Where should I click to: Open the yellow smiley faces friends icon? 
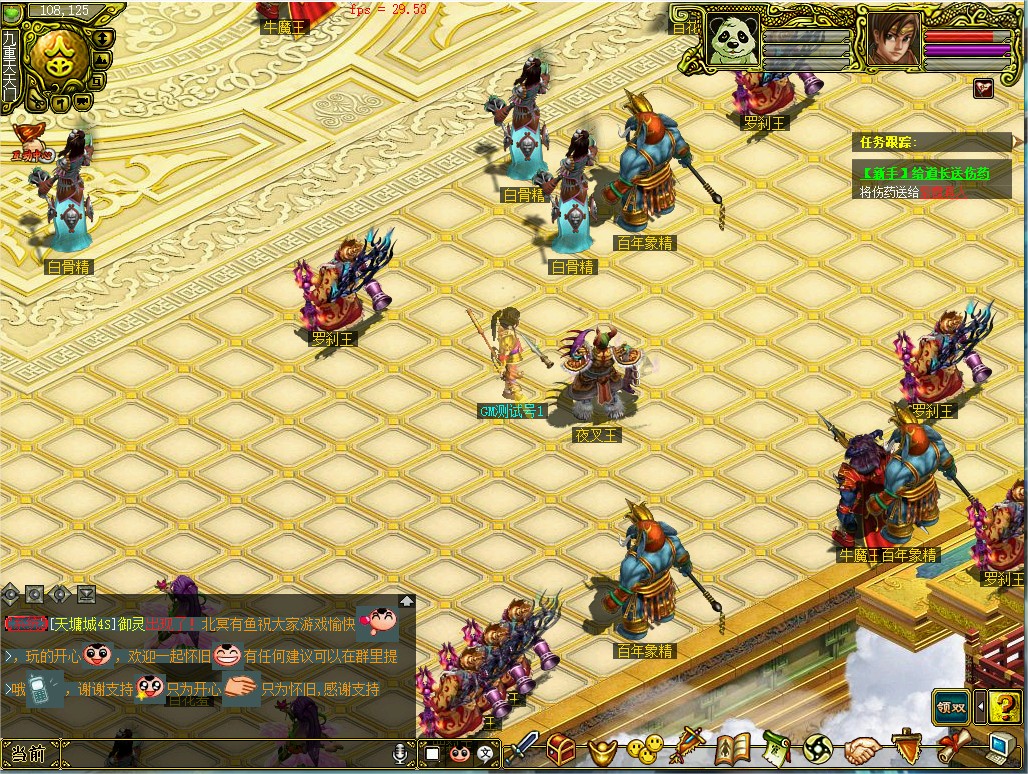point(645,748)
